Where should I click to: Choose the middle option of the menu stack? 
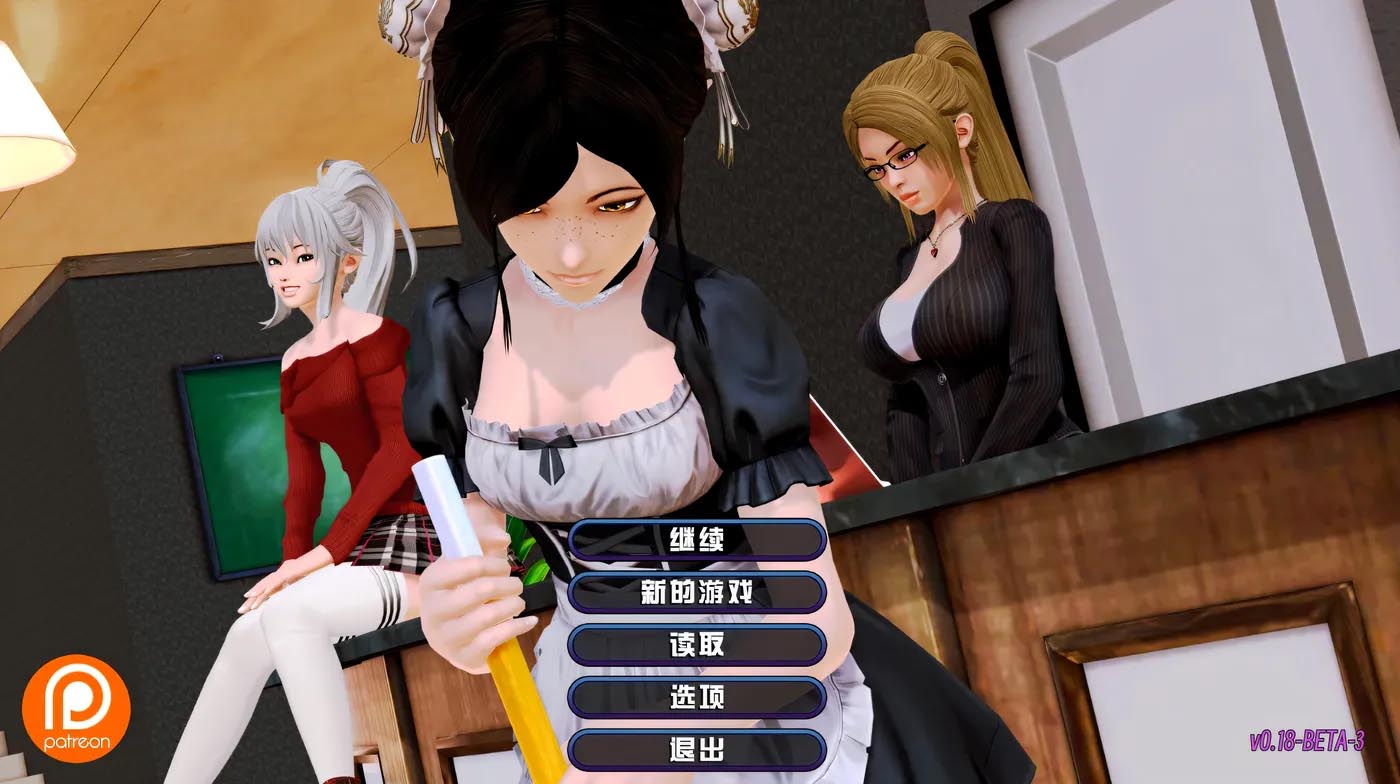(x=697, y=645)
